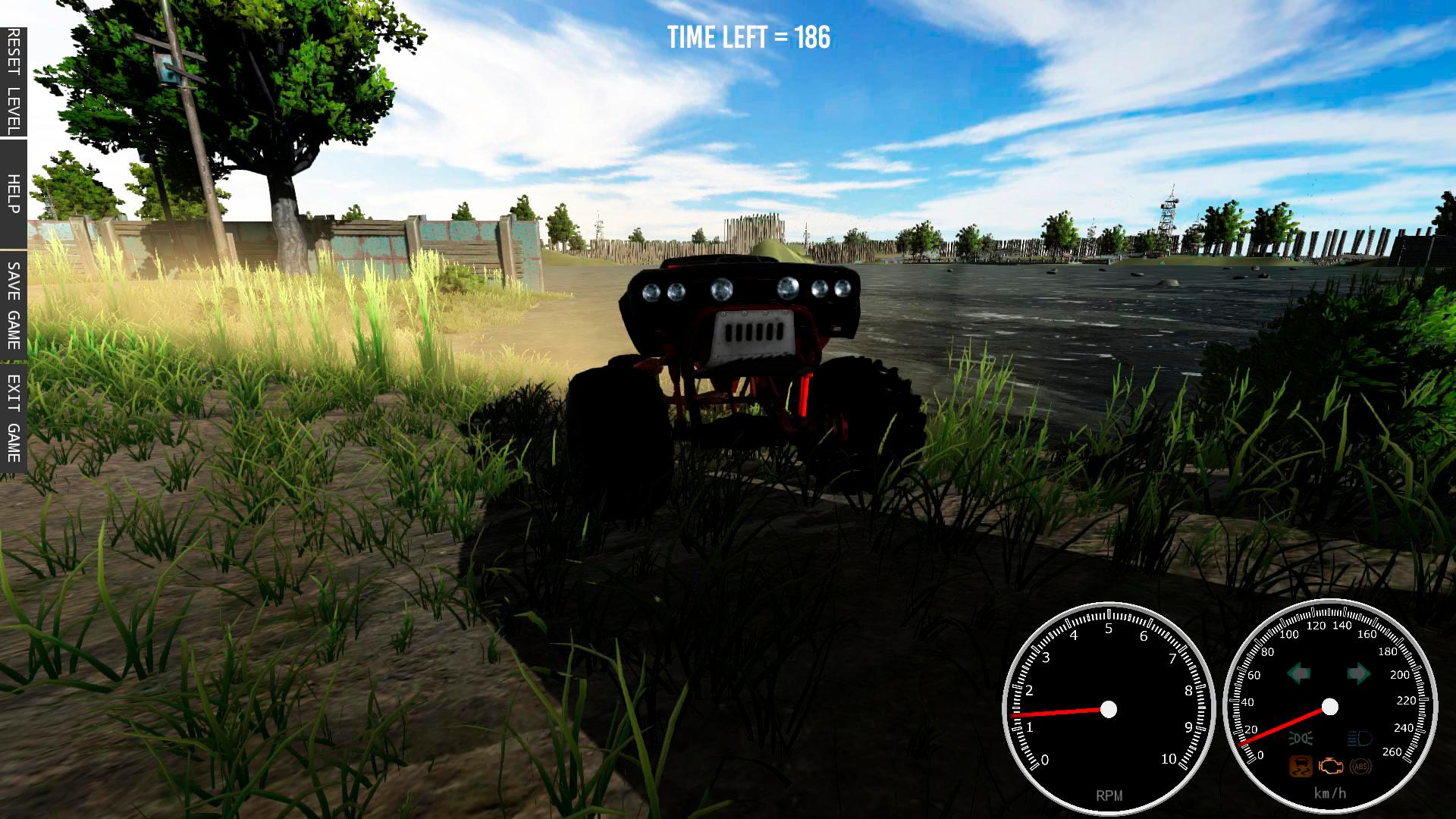1456x819 pixels.
Task: Click the white hub of the speedometer
Action: click(1329, 707)
